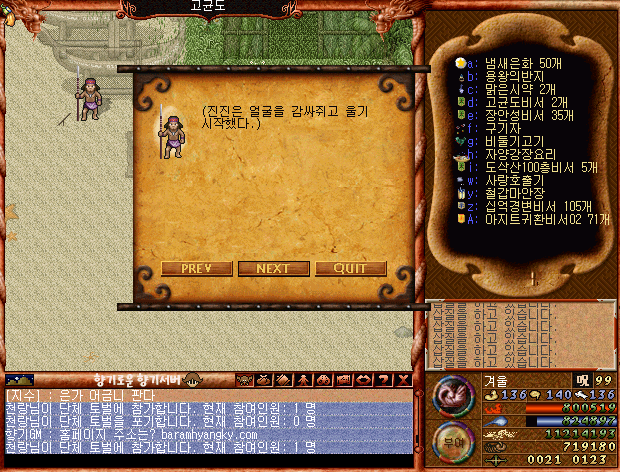Continue dialogue with the NEXT button
Viewport: 620px width, 472px height.
pyautogui.click(x=273, y=268)
